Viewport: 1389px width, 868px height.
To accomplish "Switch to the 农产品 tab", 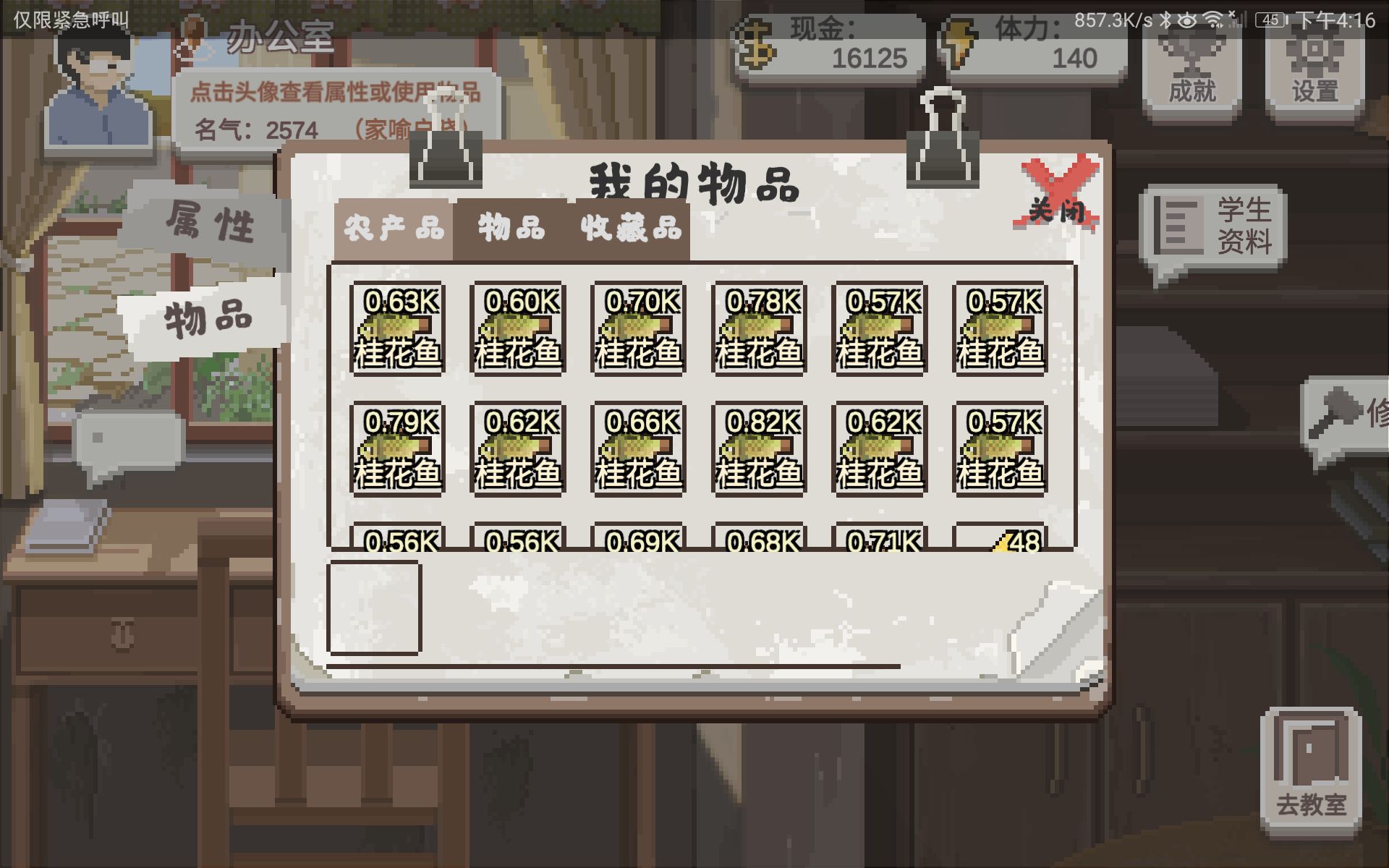I will tap(394, 229).
